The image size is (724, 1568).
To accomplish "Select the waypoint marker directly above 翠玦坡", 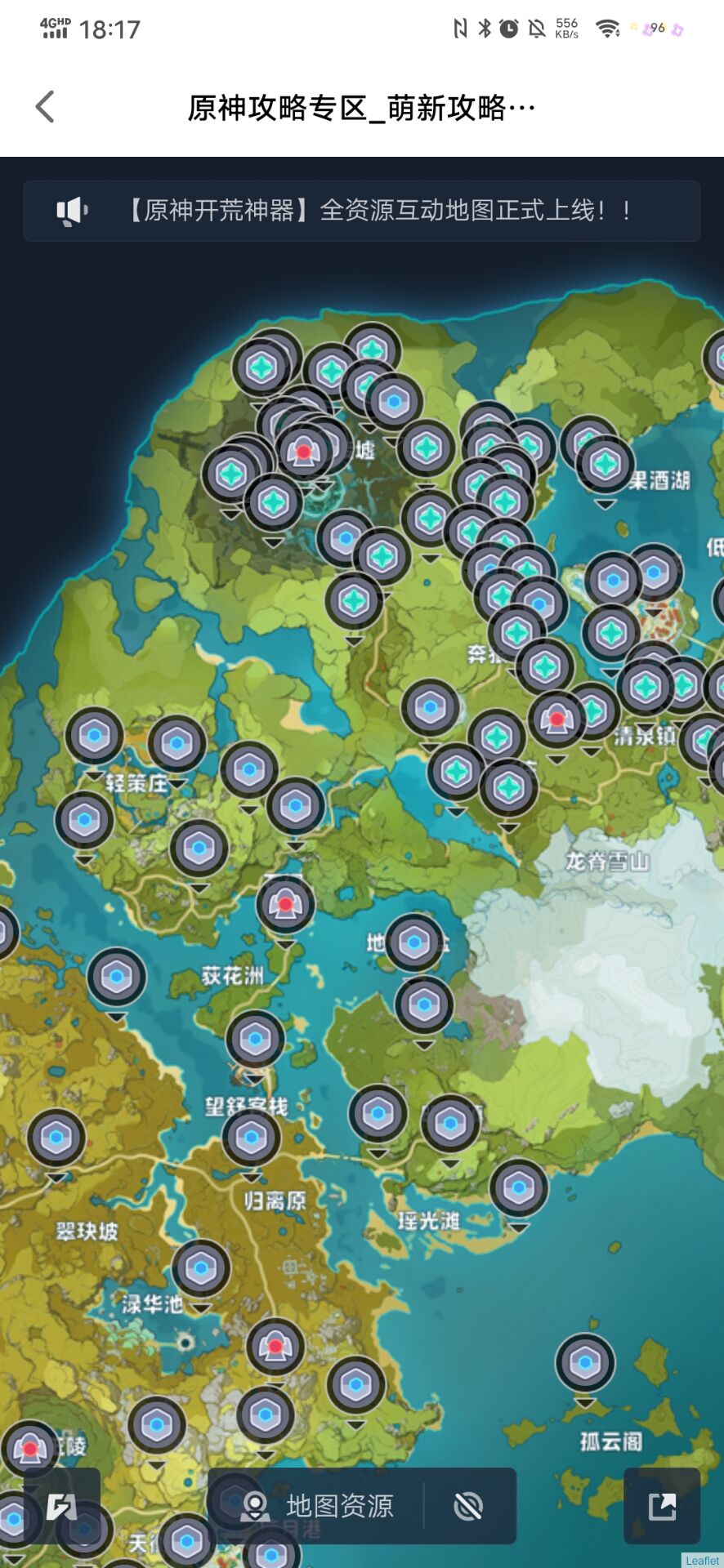I will [56, 1138].
